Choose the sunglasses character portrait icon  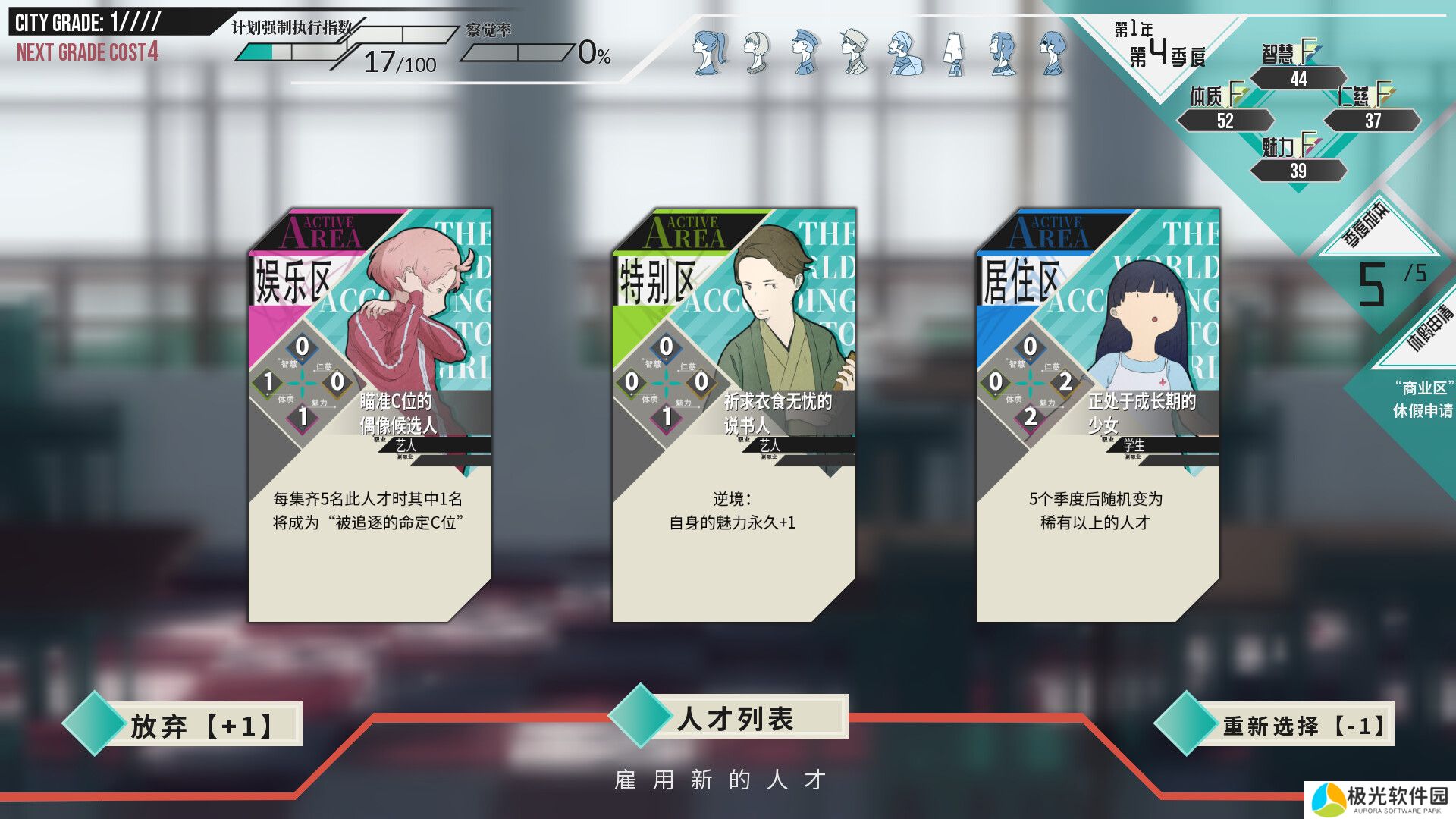coord(1053,53)
